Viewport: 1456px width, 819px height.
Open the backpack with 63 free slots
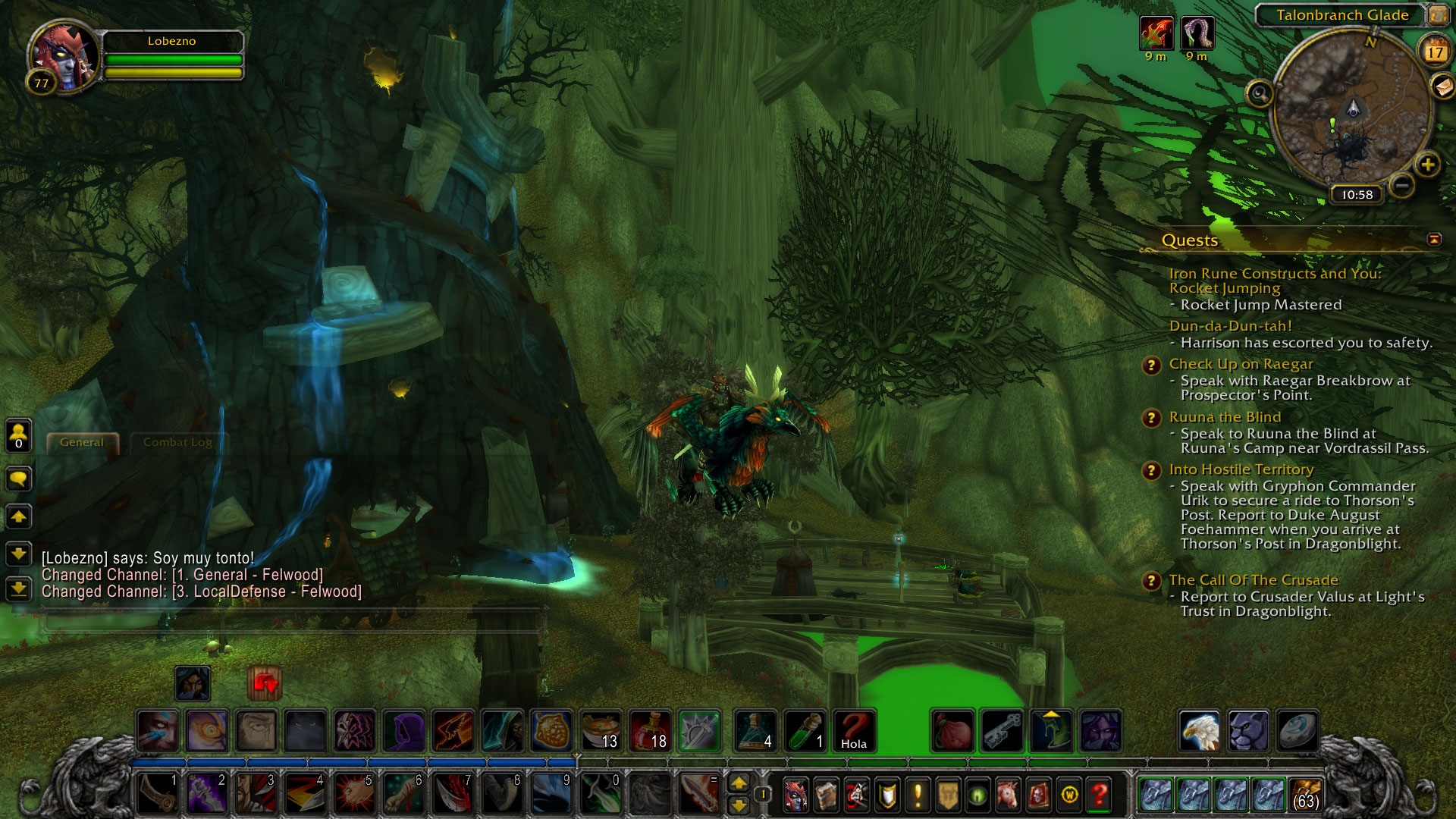[x=1305, y=795]
